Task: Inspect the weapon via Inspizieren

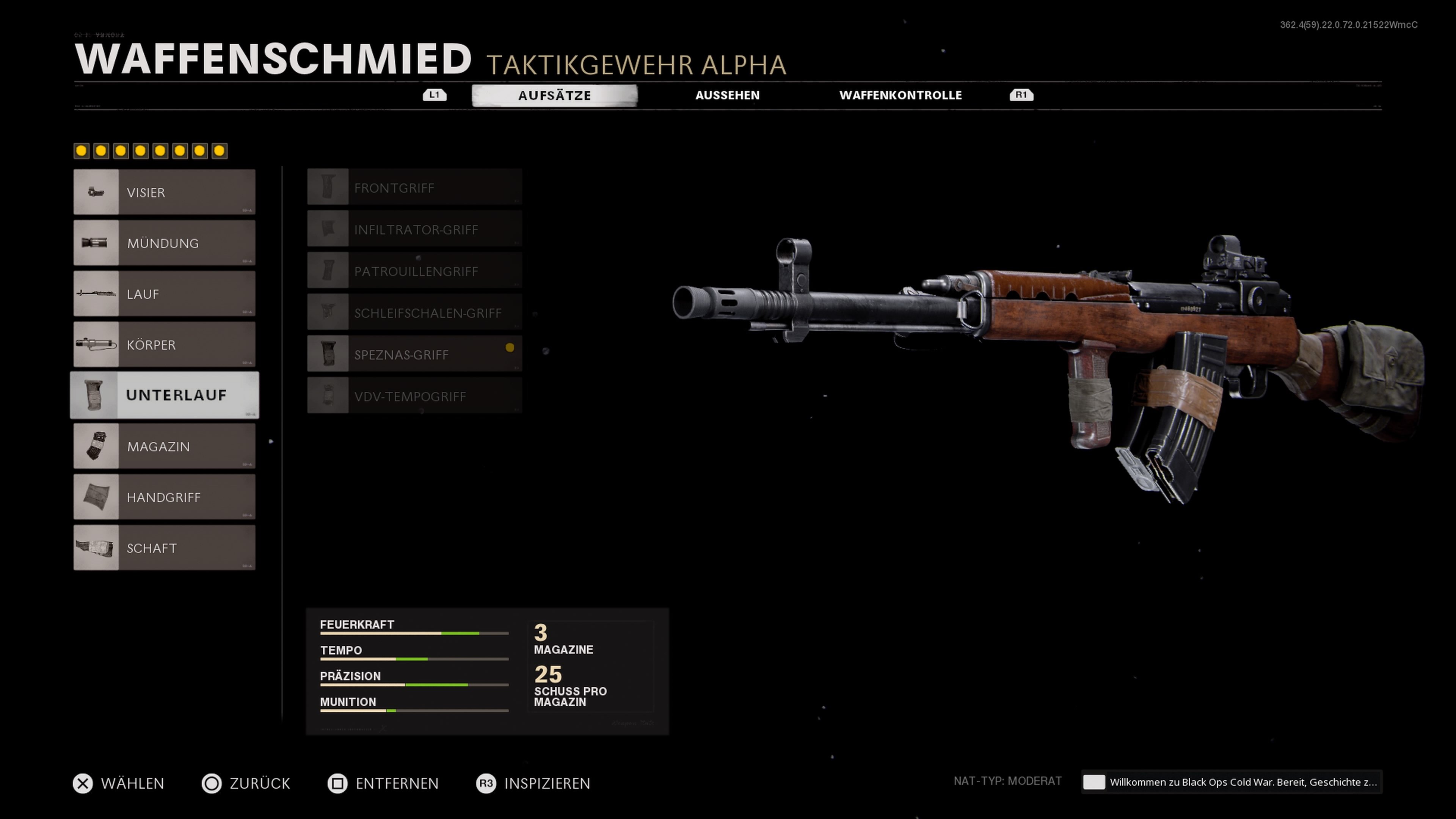Action: pos(533,783)
